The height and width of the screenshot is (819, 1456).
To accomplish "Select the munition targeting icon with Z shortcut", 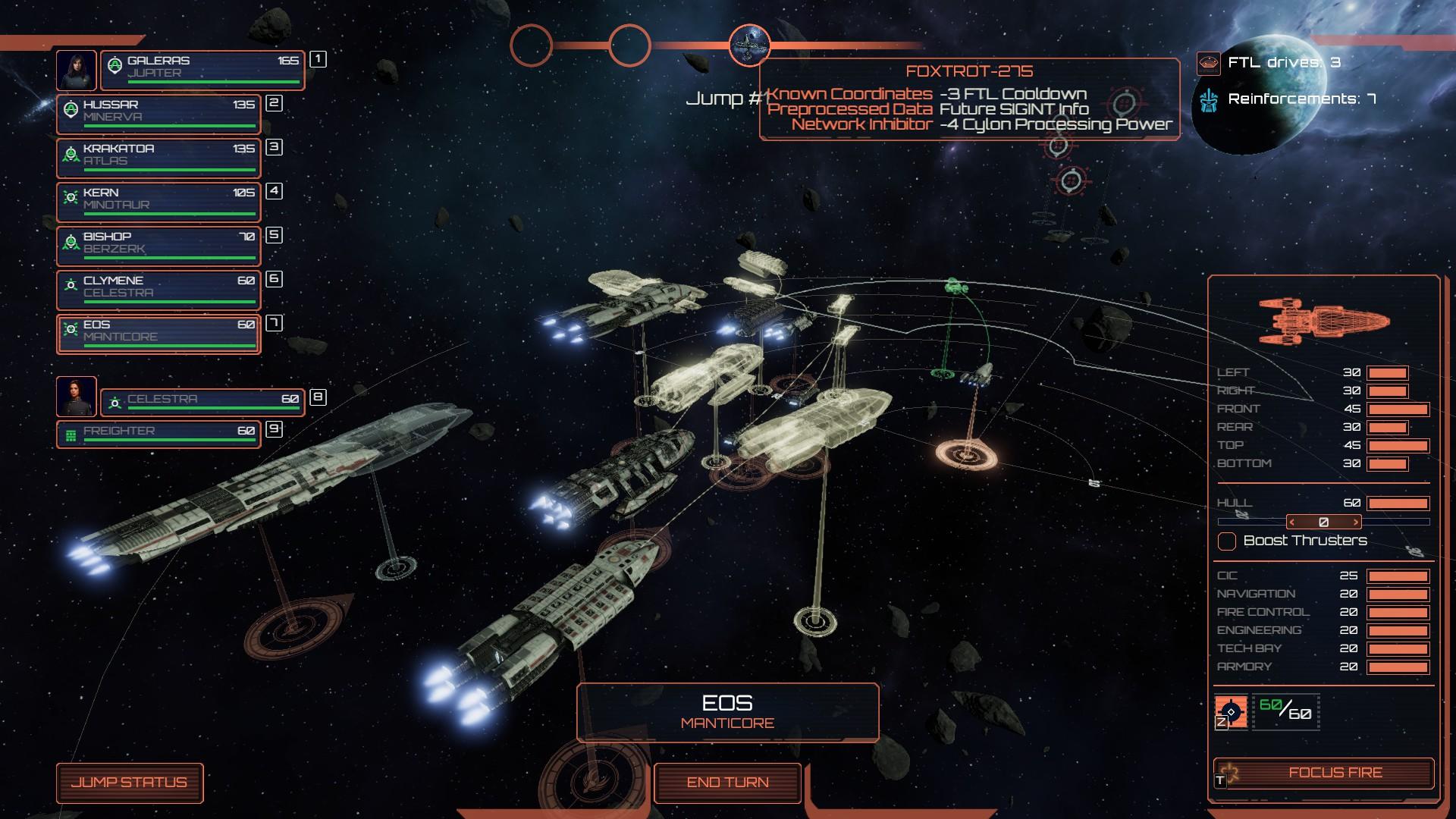I will (1231, 711).
